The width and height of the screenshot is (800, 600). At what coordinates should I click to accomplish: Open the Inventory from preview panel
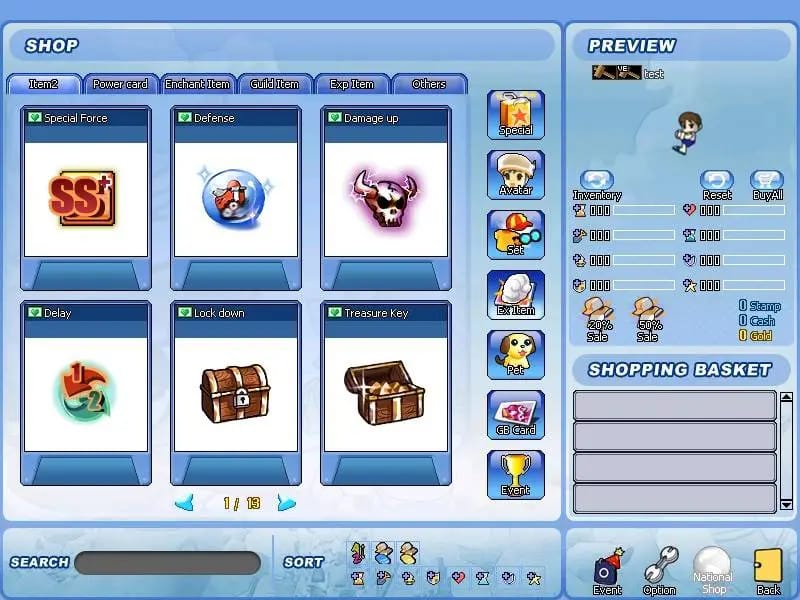[x=597, y=184]
